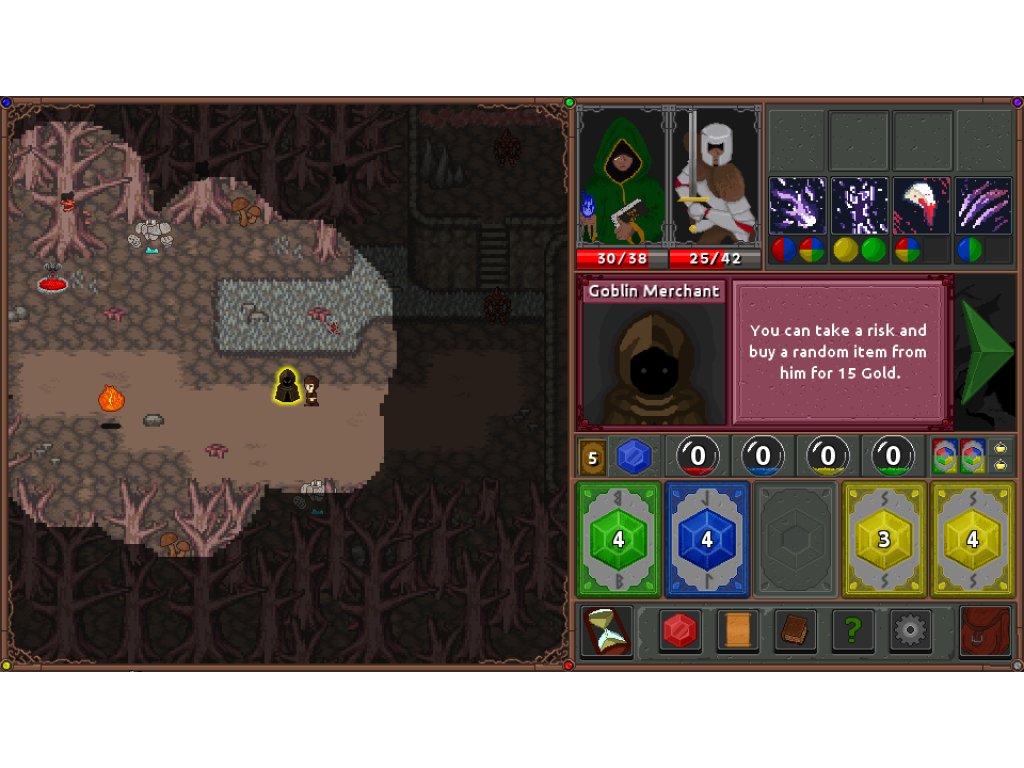Activate the purple dragon breath ability

point(797,206)
